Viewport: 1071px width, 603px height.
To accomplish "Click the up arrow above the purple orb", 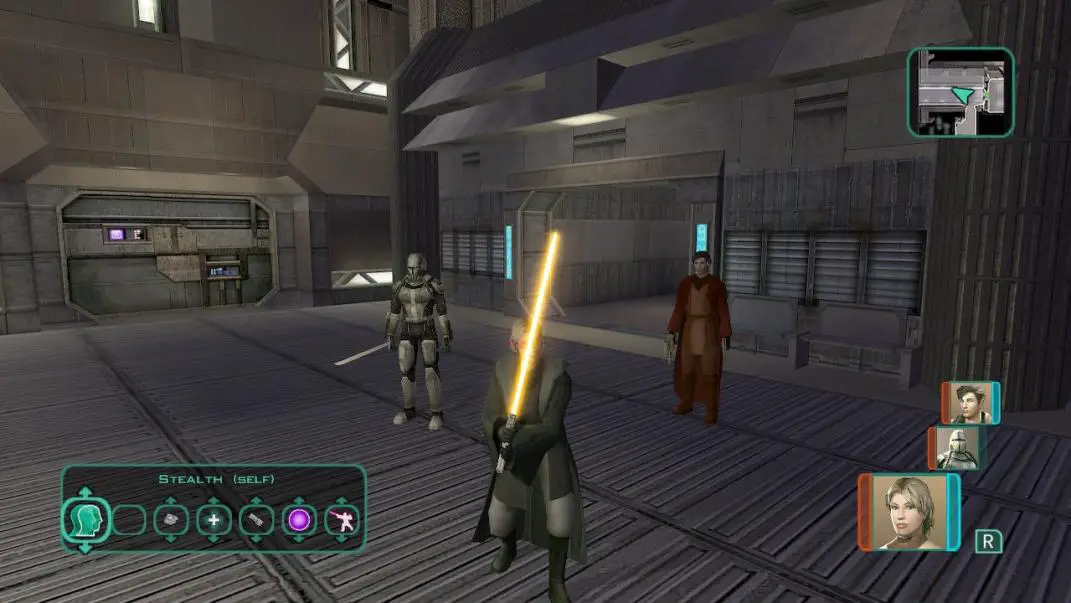I will click(299, 499).
